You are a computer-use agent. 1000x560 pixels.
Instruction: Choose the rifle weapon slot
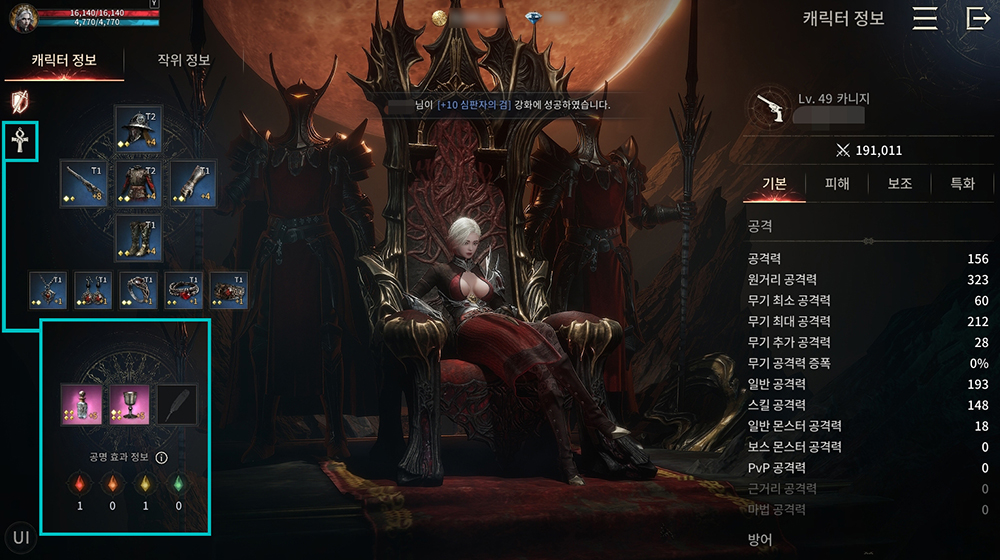click(83, 184)
